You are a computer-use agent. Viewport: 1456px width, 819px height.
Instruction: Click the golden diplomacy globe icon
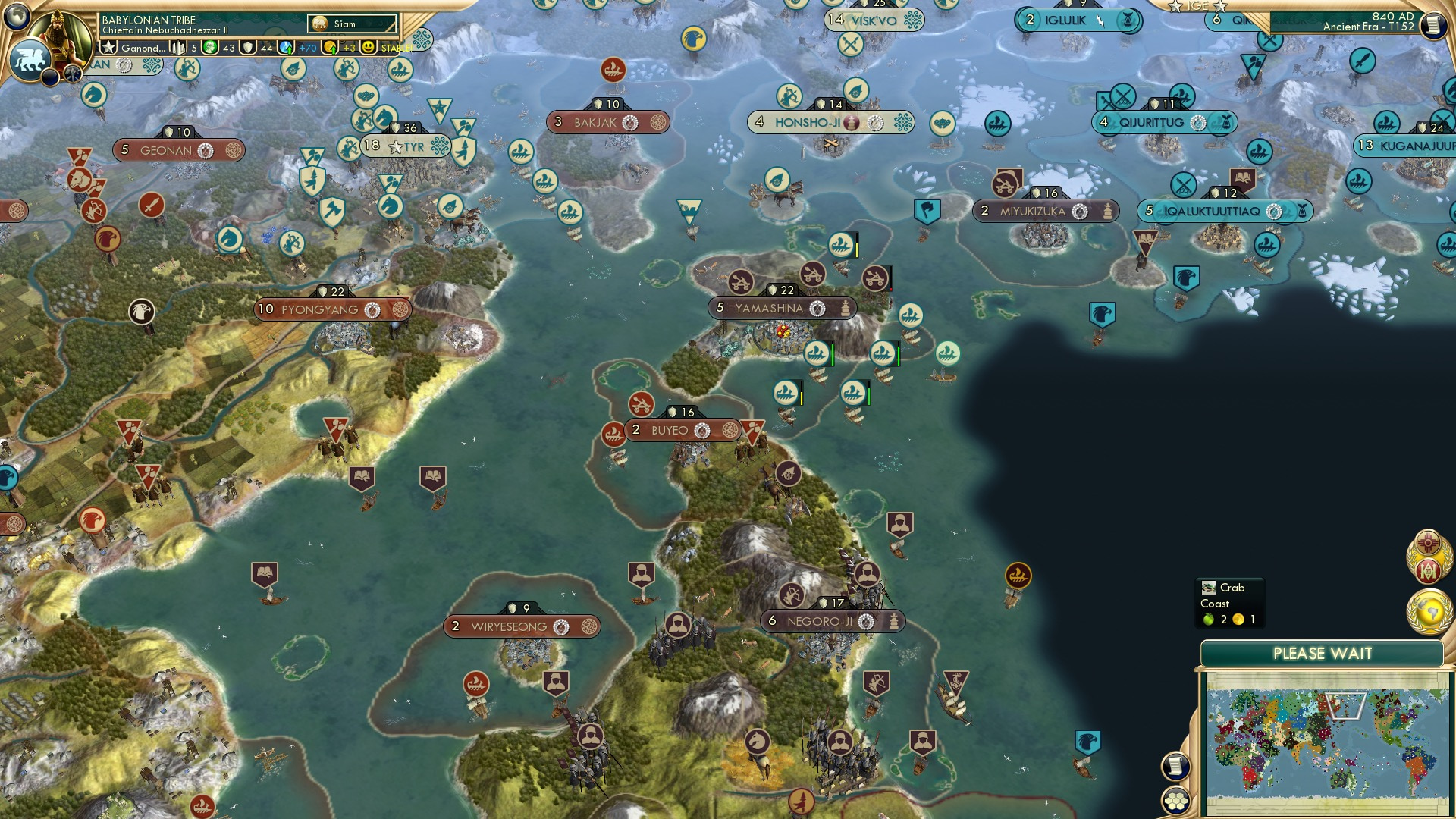[1428, 612]
